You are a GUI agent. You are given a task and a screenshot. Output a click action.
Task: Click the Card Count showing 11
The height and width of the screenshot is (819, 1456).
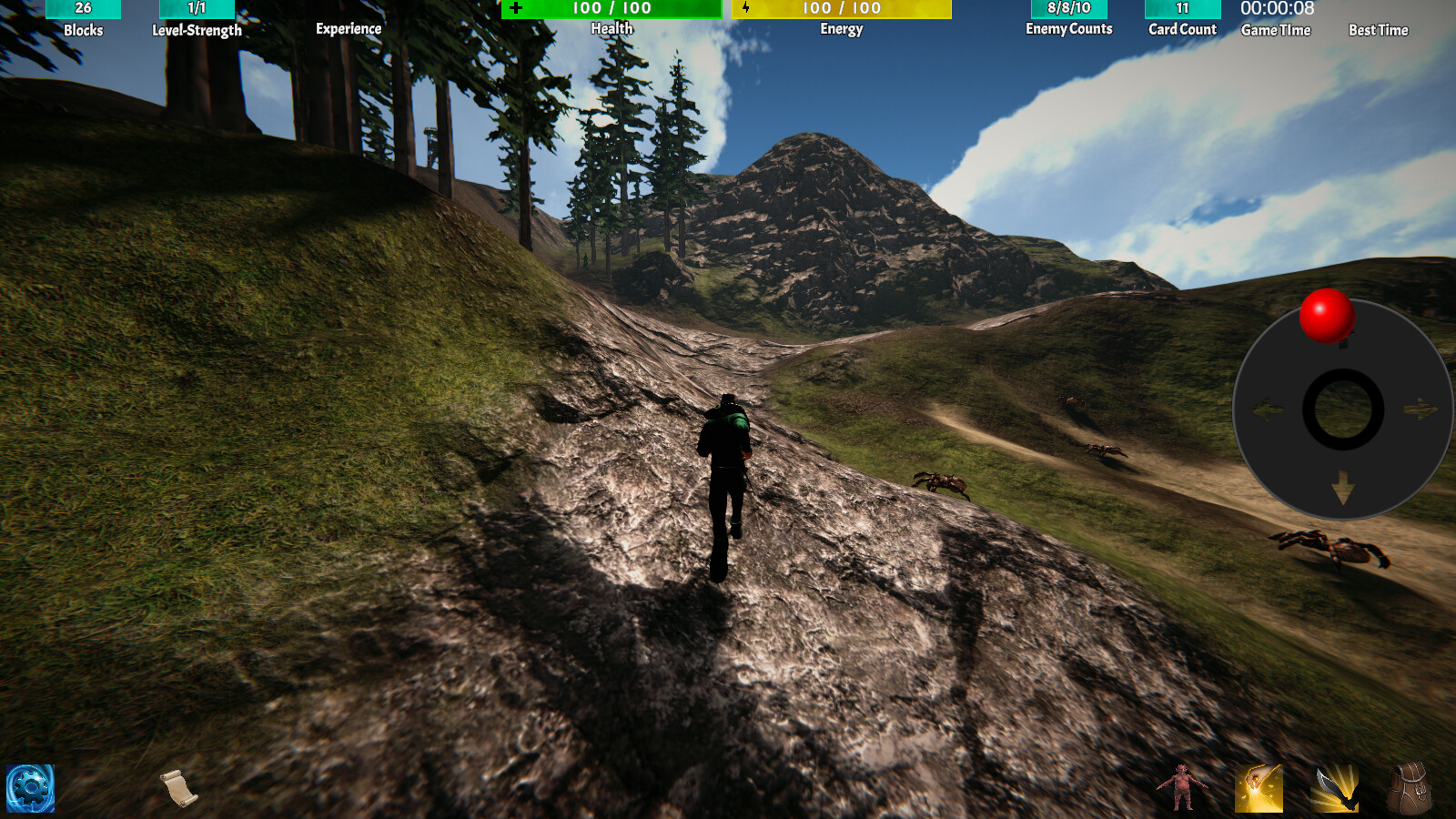(x=1181, y=9)
